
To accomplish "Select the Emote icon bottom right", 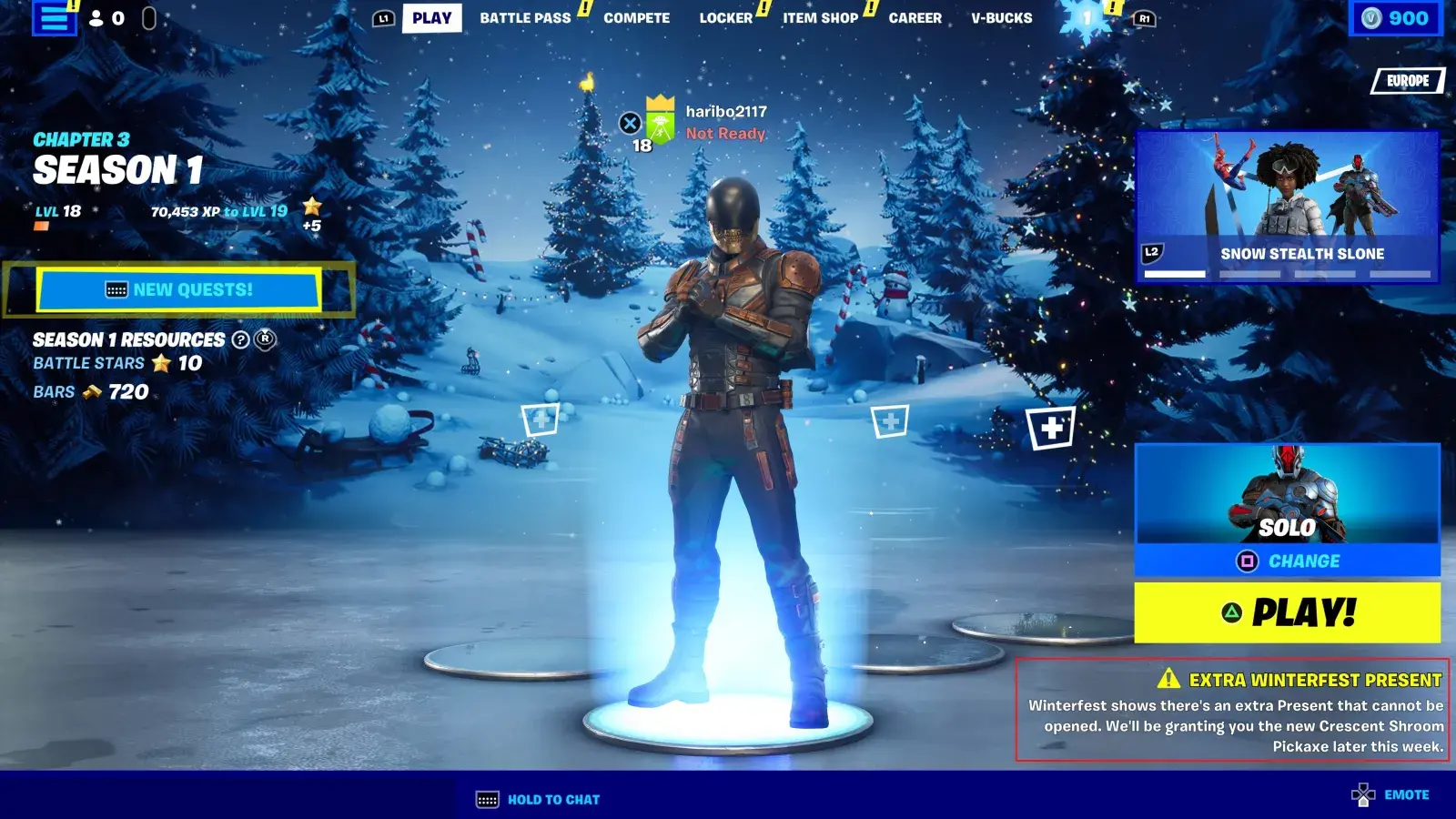I will (x=1362, y=793).
